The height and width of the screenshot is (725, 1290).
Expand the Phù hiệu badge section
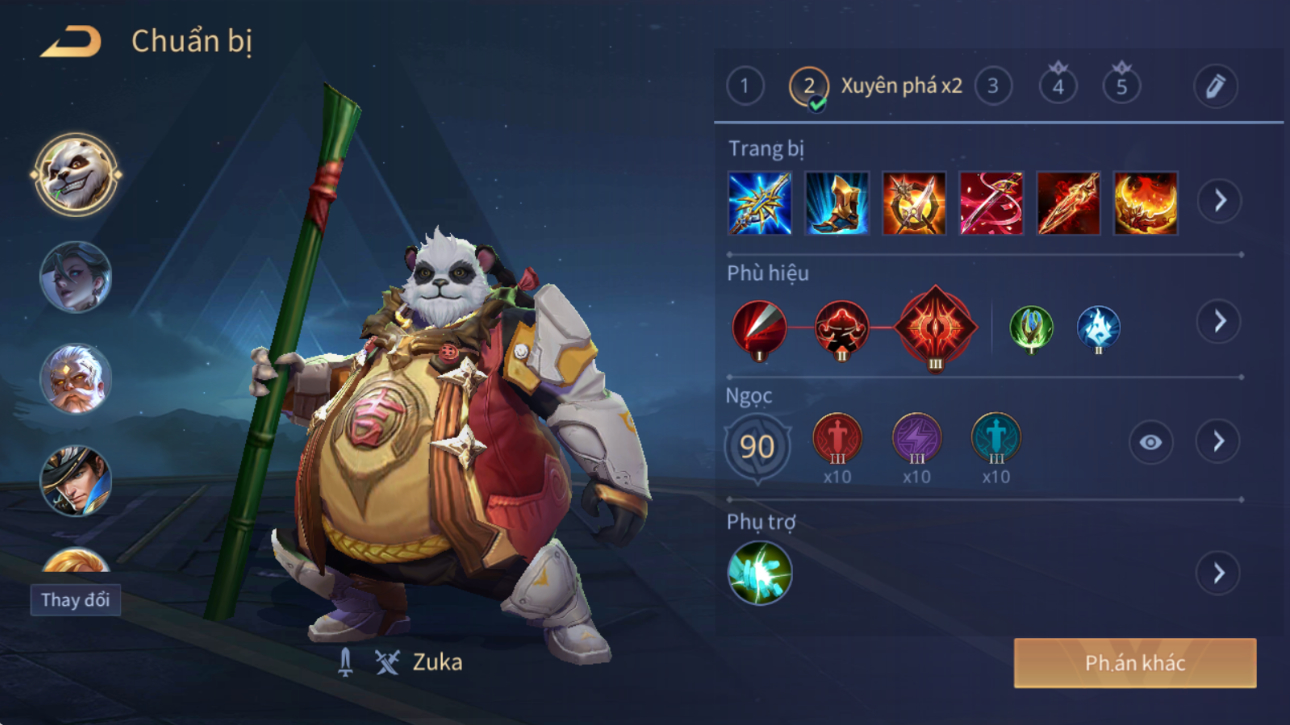[1219, 321]
